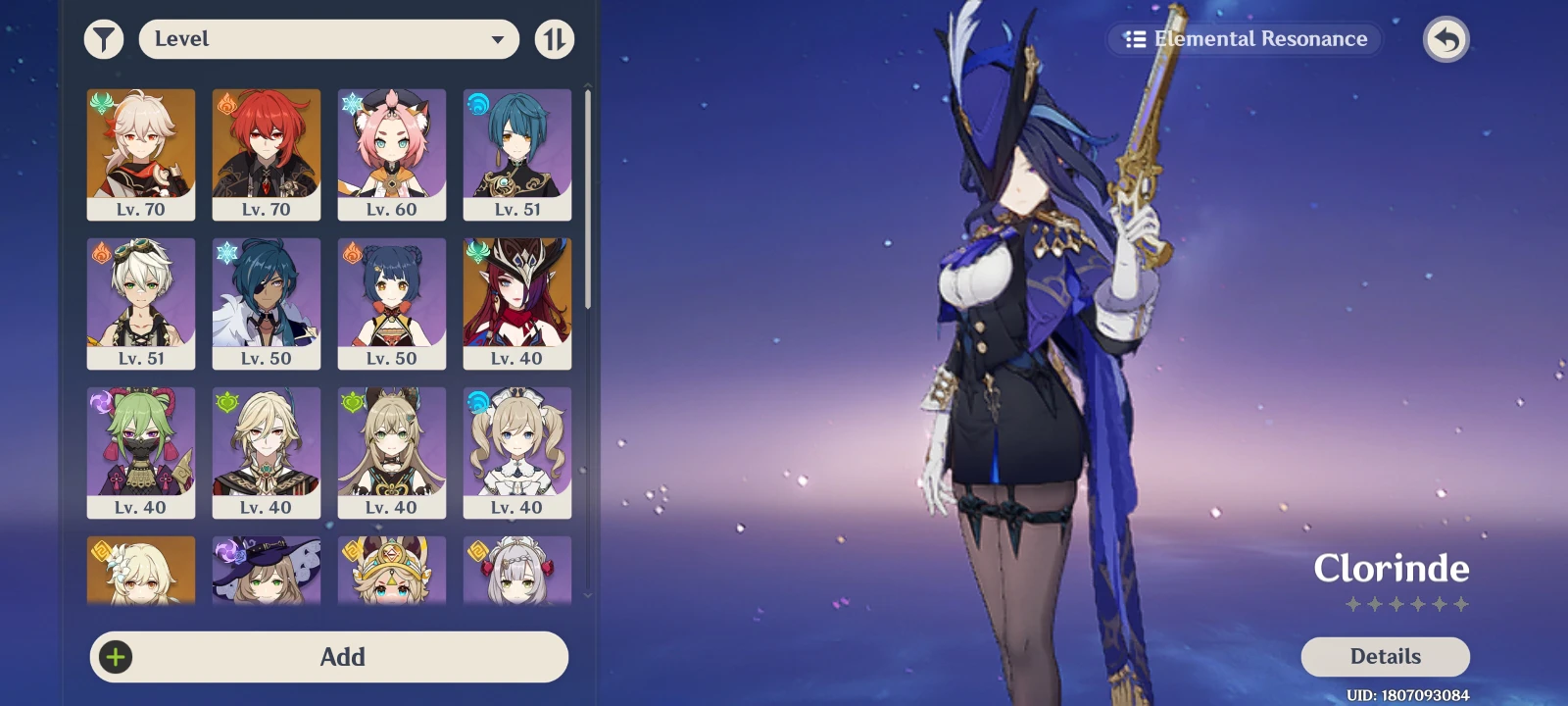Click the sort order arrows icon
Screen dimensions: 1568x706
point(555,39)
